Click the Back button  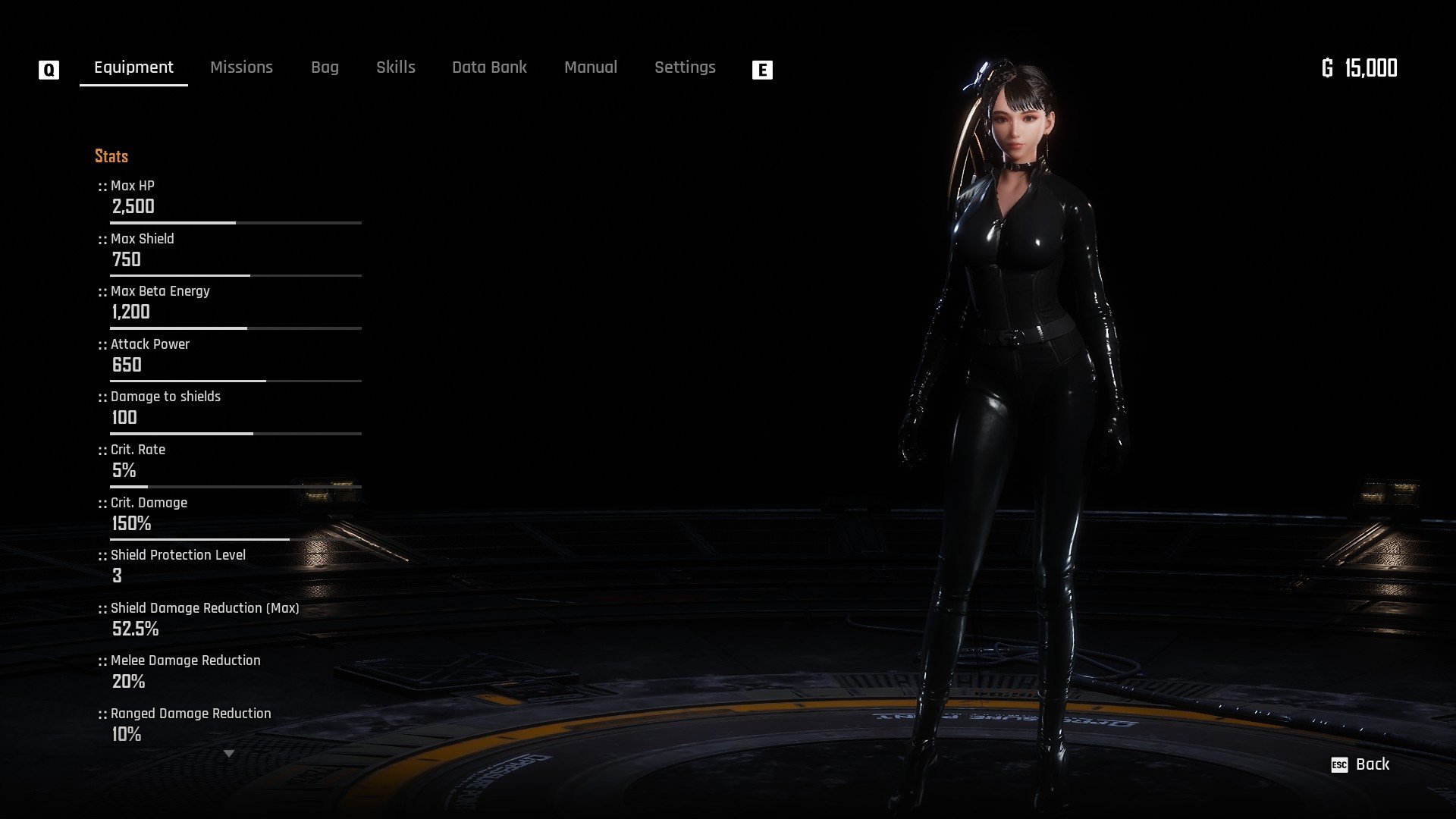(x=1362, y=764)
